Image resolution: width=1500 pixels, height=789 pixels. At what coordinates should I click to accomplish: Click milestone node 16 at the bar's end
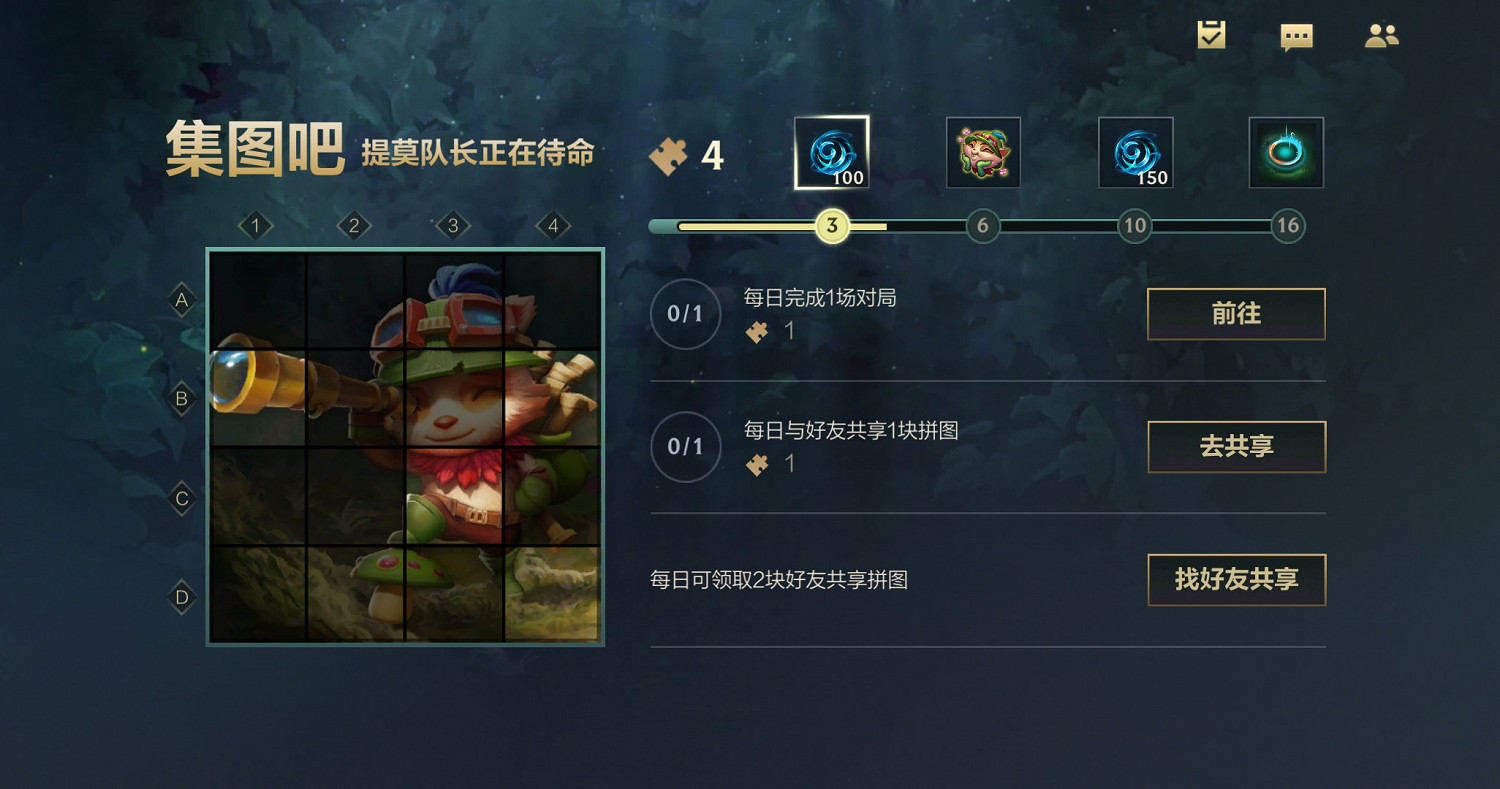tap(1288, 226)
